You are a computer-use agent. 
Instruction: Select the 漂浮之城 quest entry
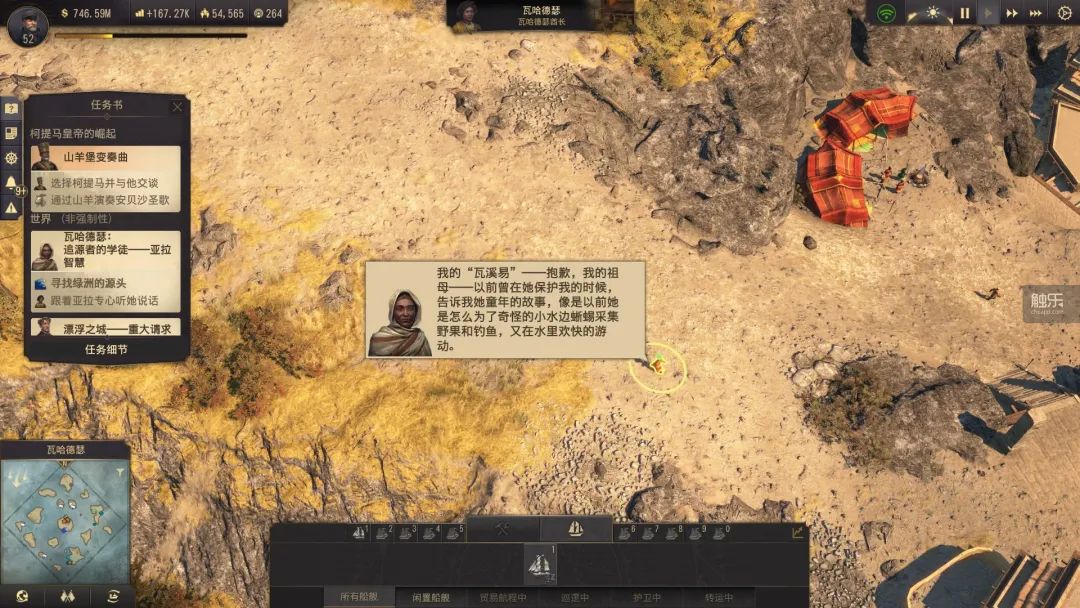coord(106,327)
